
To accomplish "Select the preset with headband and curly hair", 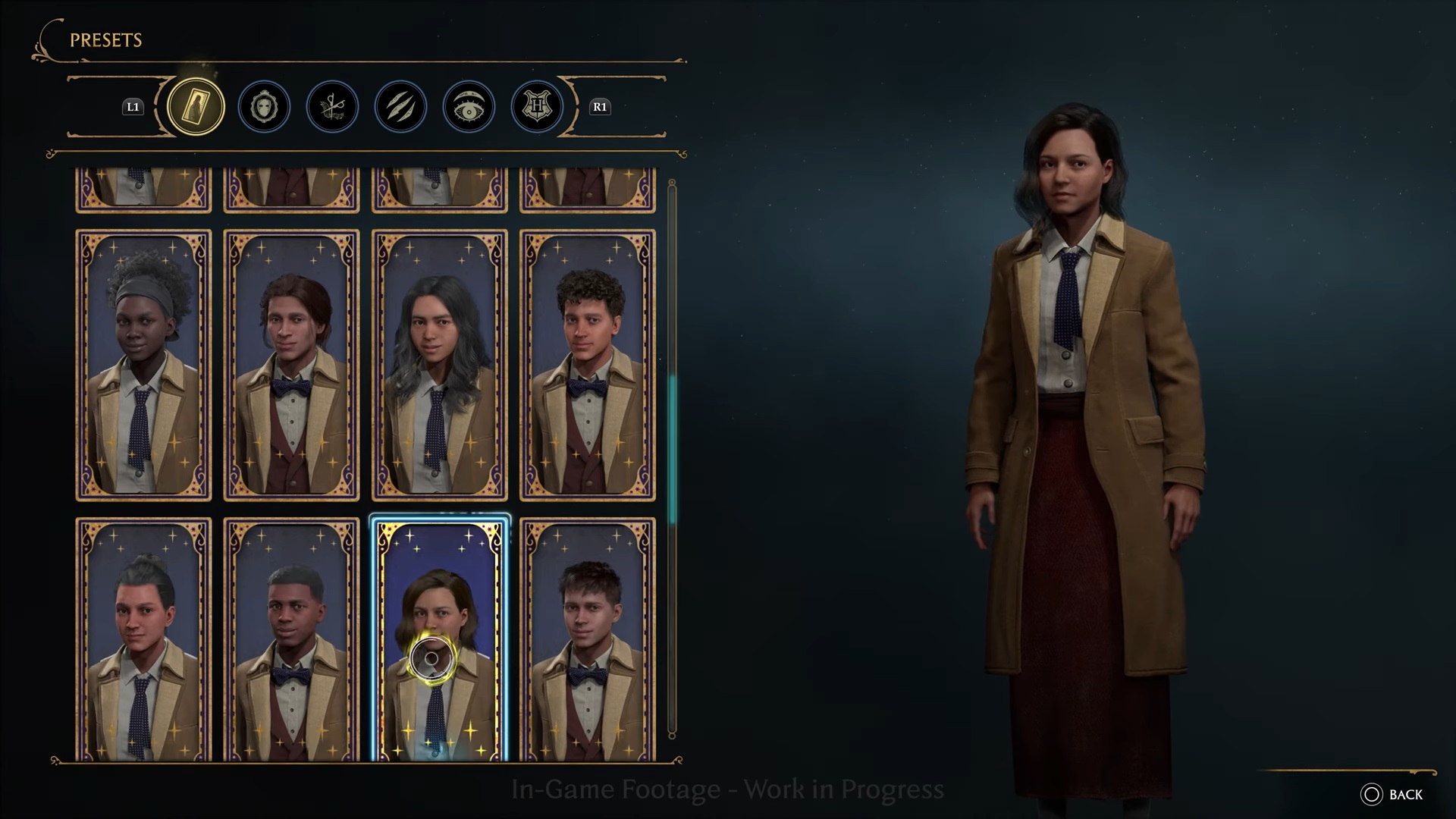I will [143, 365].
